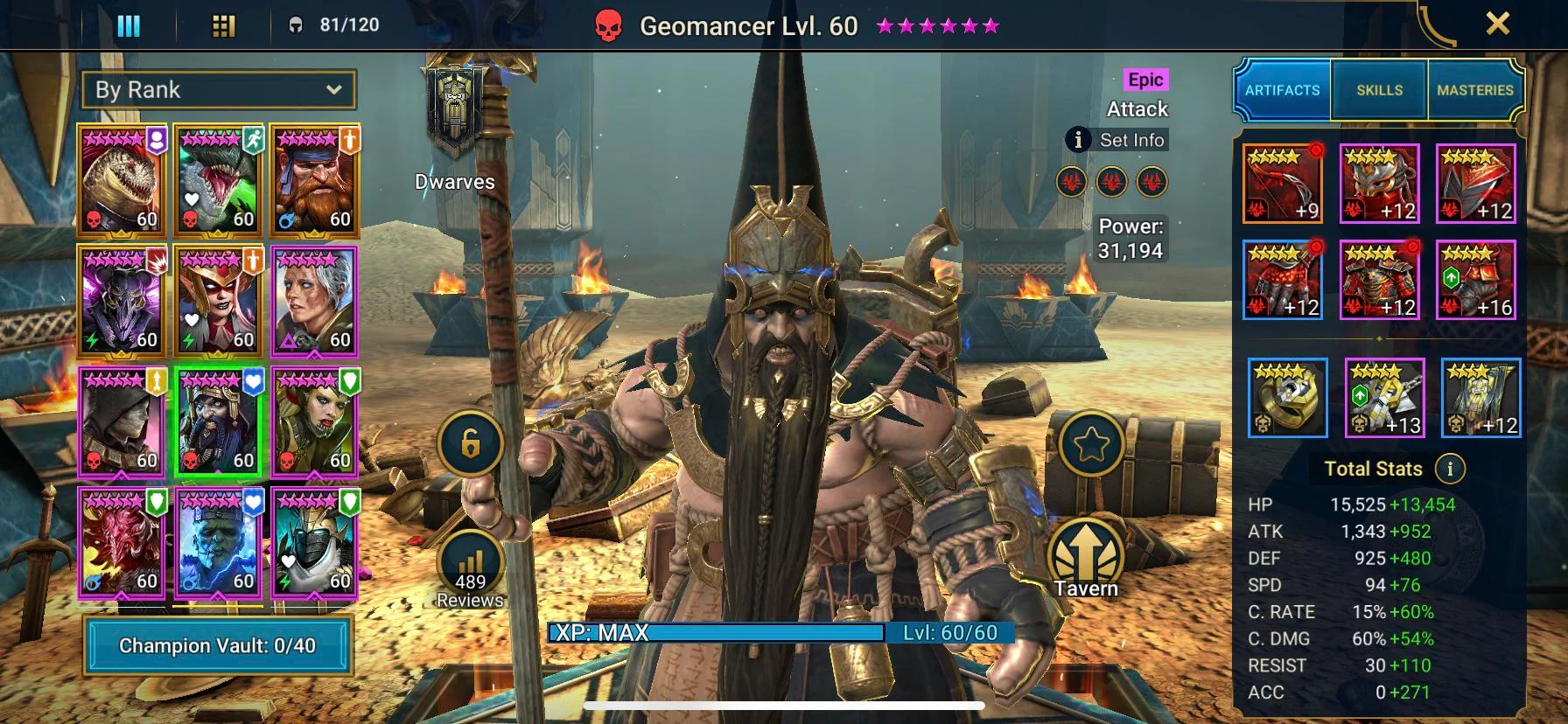
Task: Select the red-bearded dwarf champion portrait
Action: click(314, 181)
